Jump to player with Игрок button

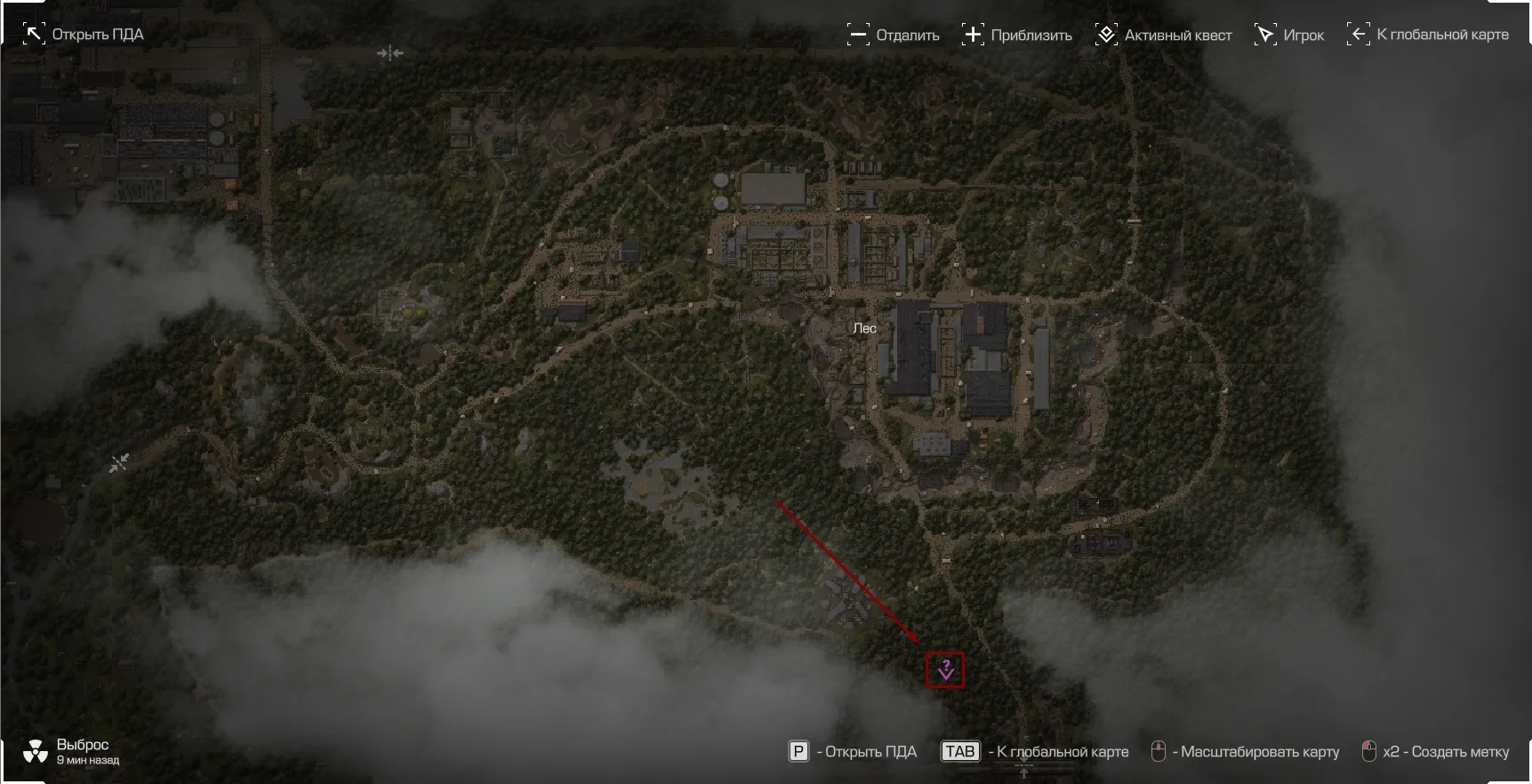click(1289, 36)
